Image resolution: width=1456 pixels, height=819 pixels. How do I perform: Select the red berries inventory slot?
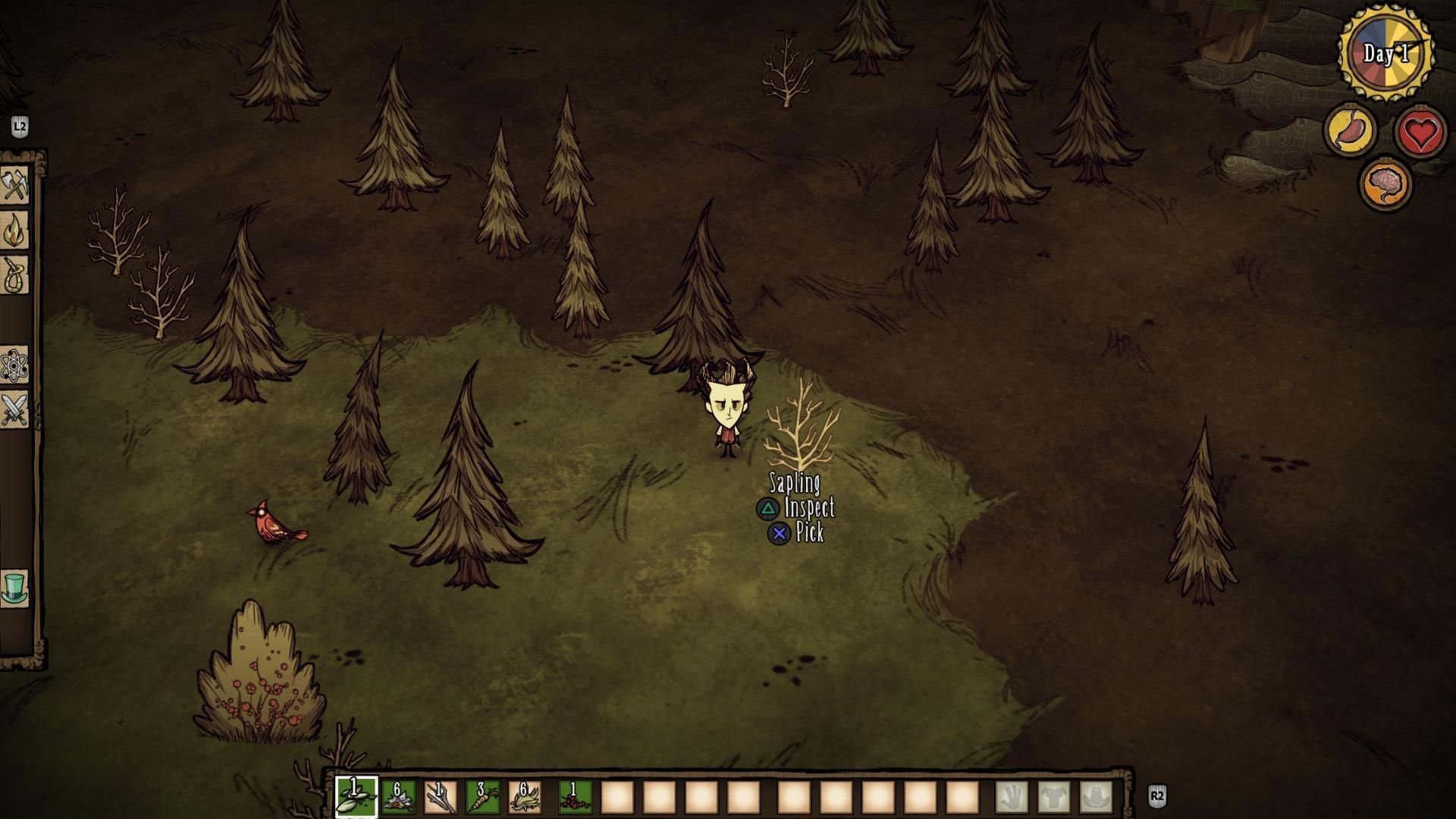[x=575, y=797]
